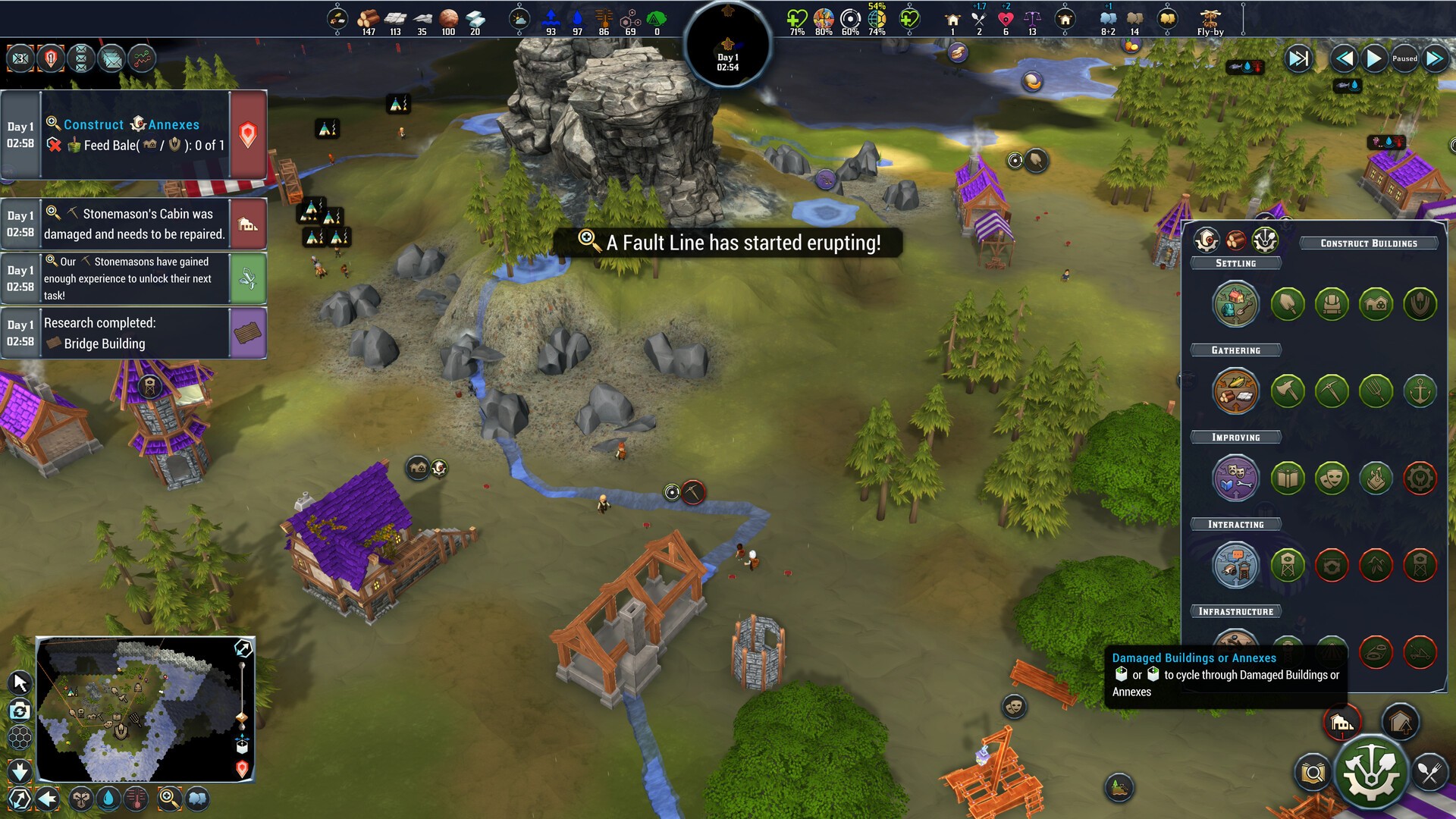The image size is (1456, 819).
Task: Open the Bridge Building research completed notice
Action: 134,333
